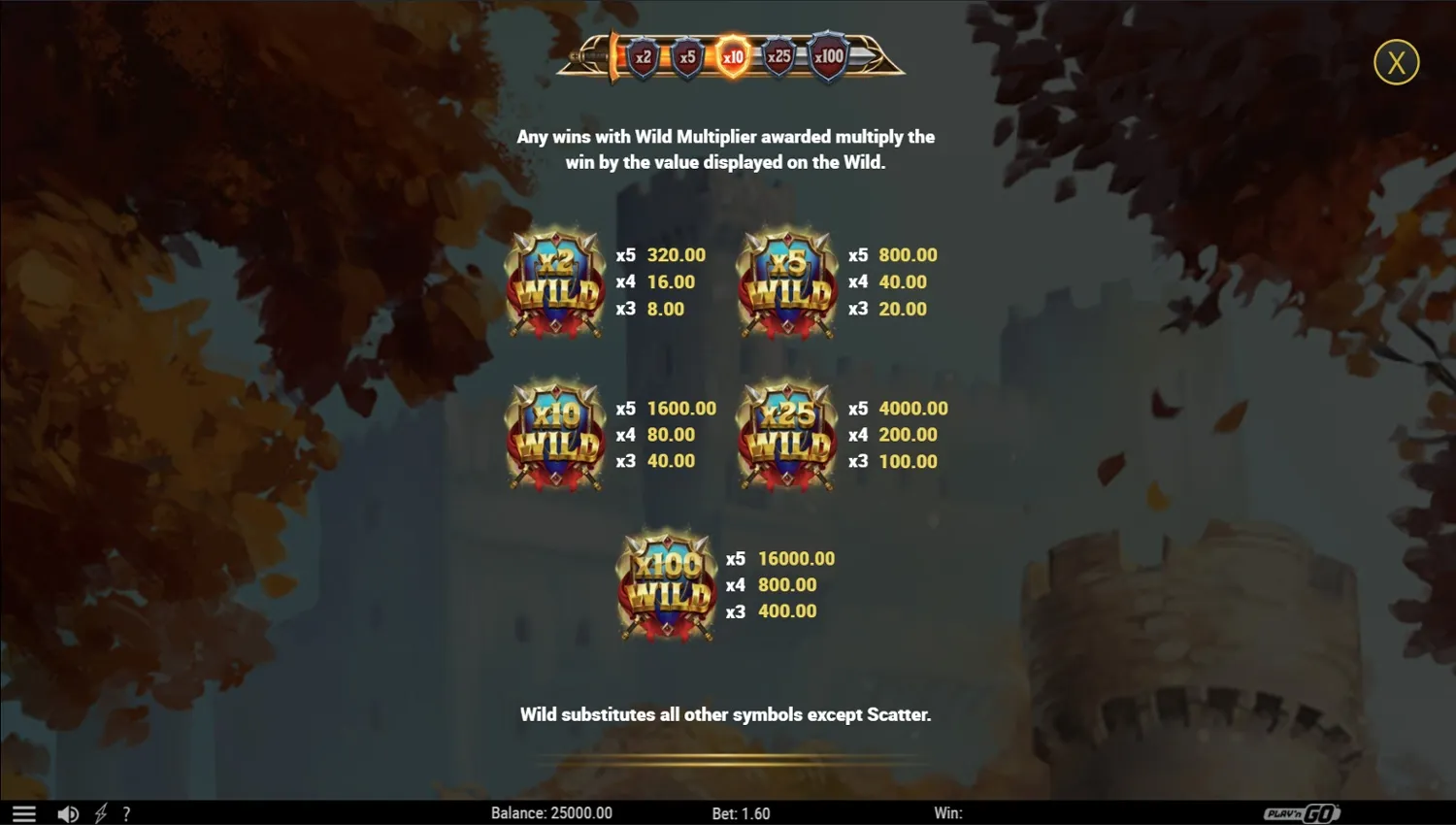Switch to the x25 multiplier page

coord(778,56)
